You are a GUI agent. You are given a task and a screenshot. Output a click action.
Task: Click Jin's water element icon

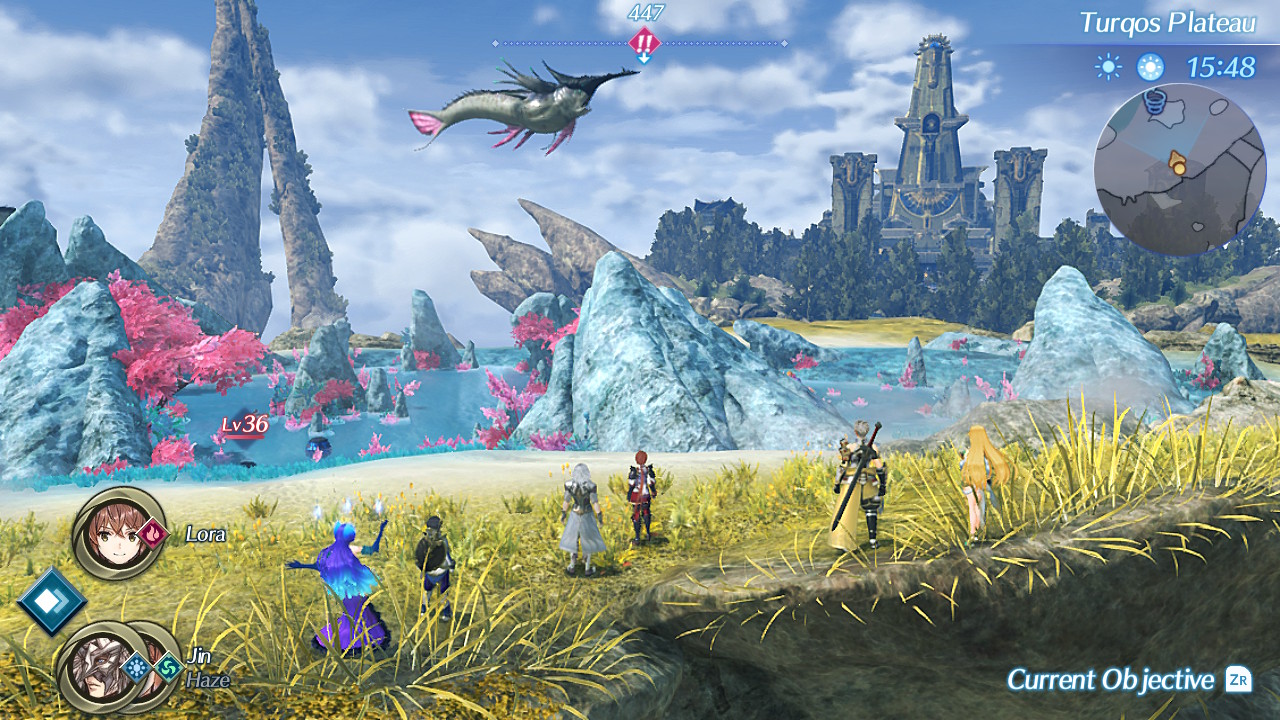click(137, 666)
